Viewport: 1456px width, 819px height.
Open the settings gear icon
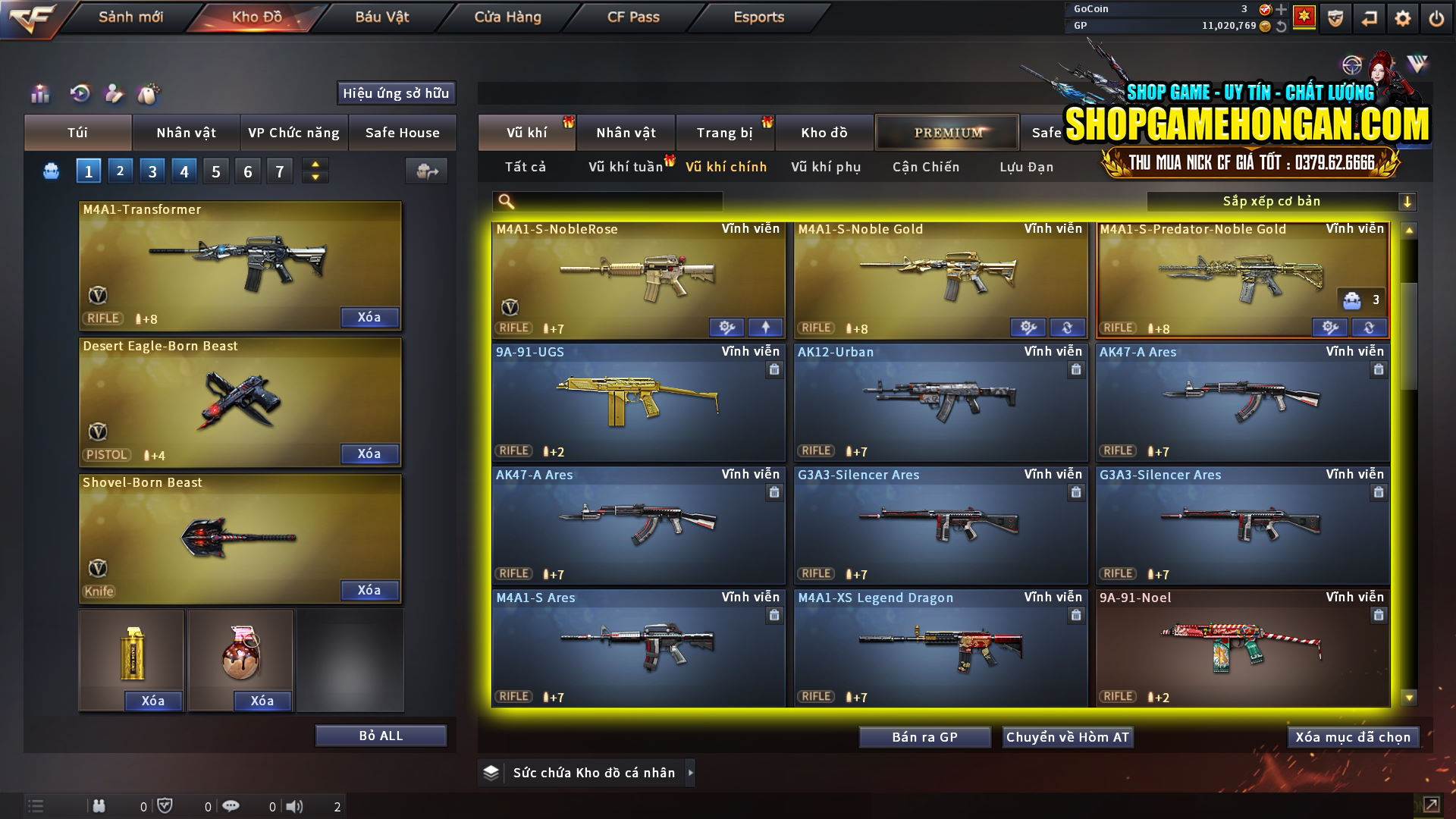(x=1404, y=17)
